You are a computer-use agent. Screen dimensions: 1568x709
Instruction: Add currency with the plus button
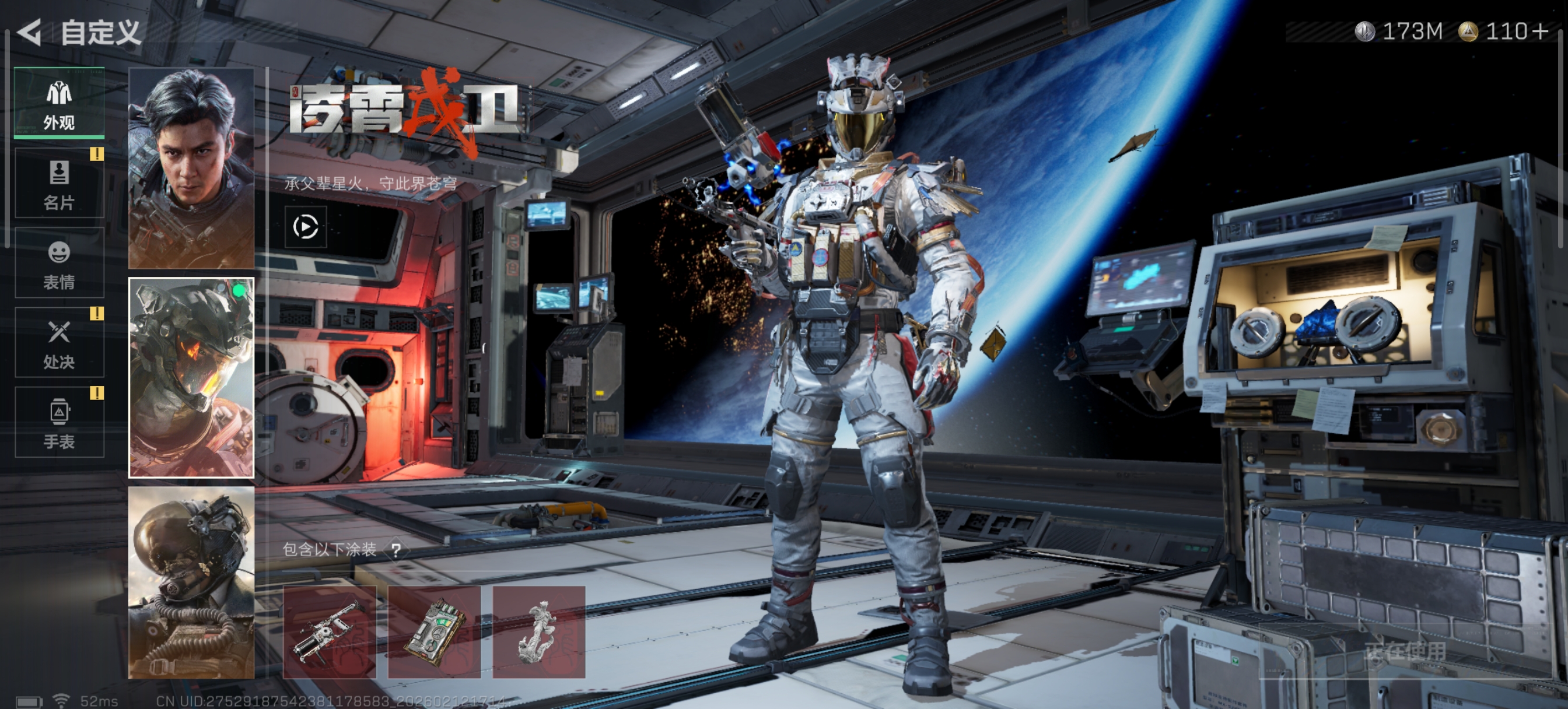click(1541, 31)
